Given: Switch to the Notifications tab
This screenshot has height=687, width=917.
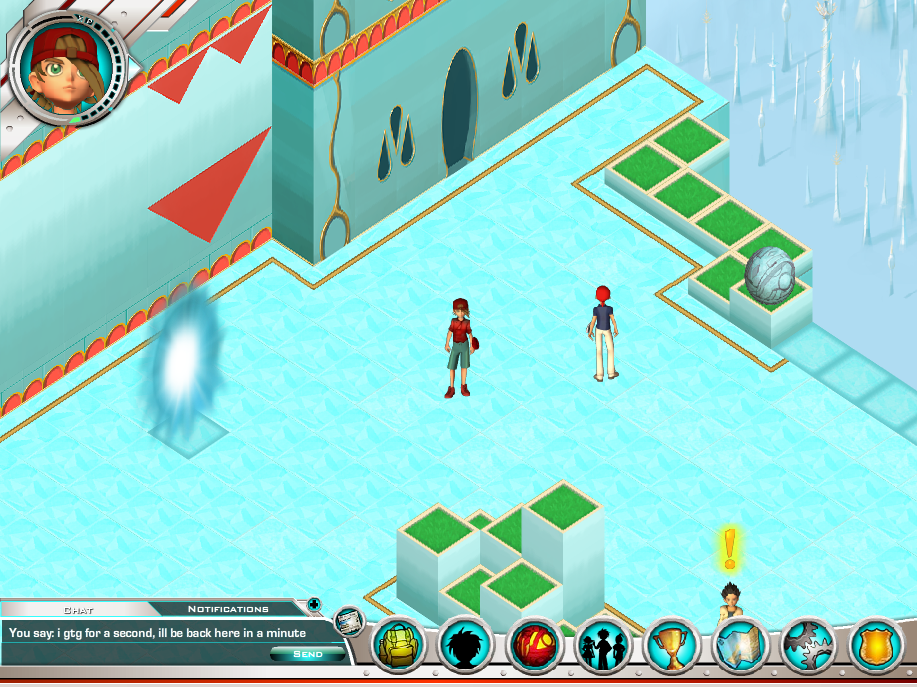Looking at the screenshot, I should (228, 609).
